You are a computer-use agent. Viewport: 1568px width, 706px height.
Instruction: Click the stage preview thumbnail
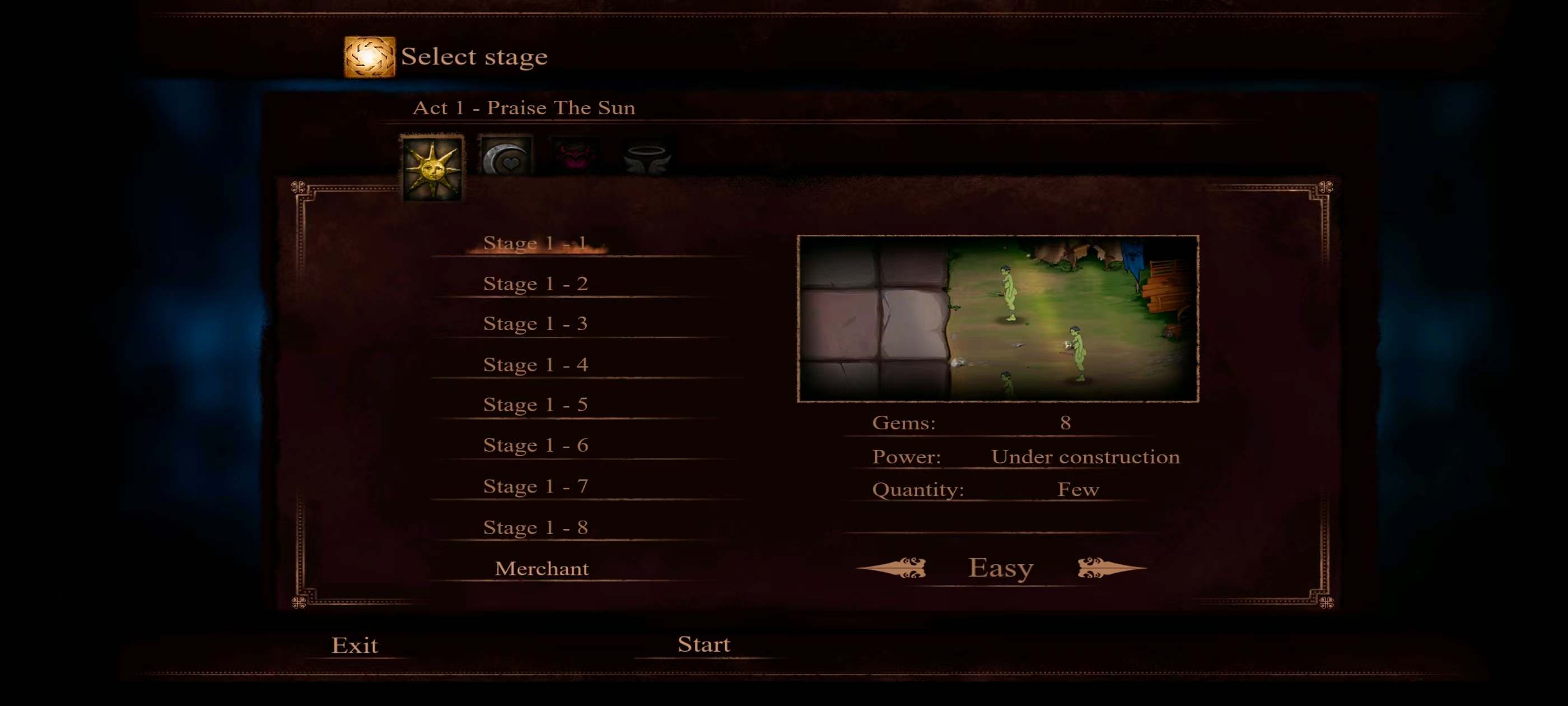coord(998,319)
